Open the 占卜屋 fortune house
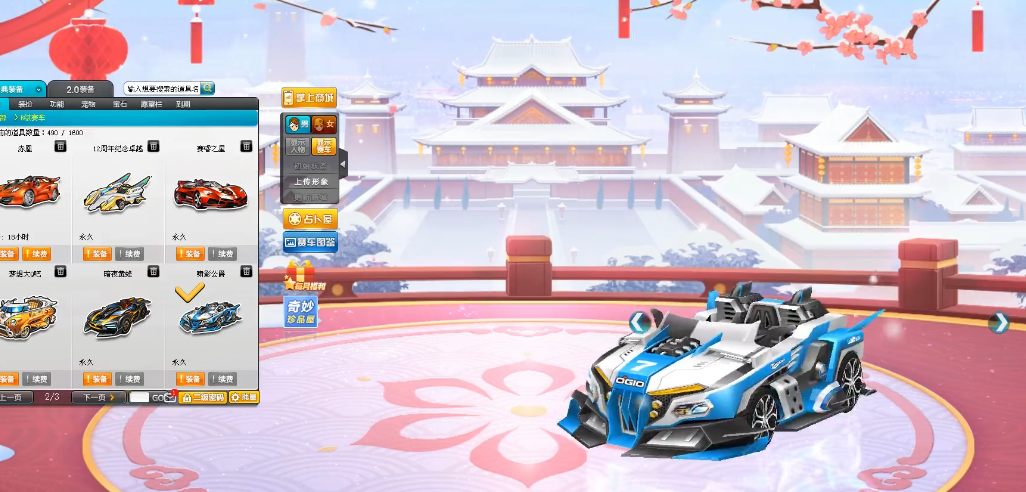 click(310, 218)
